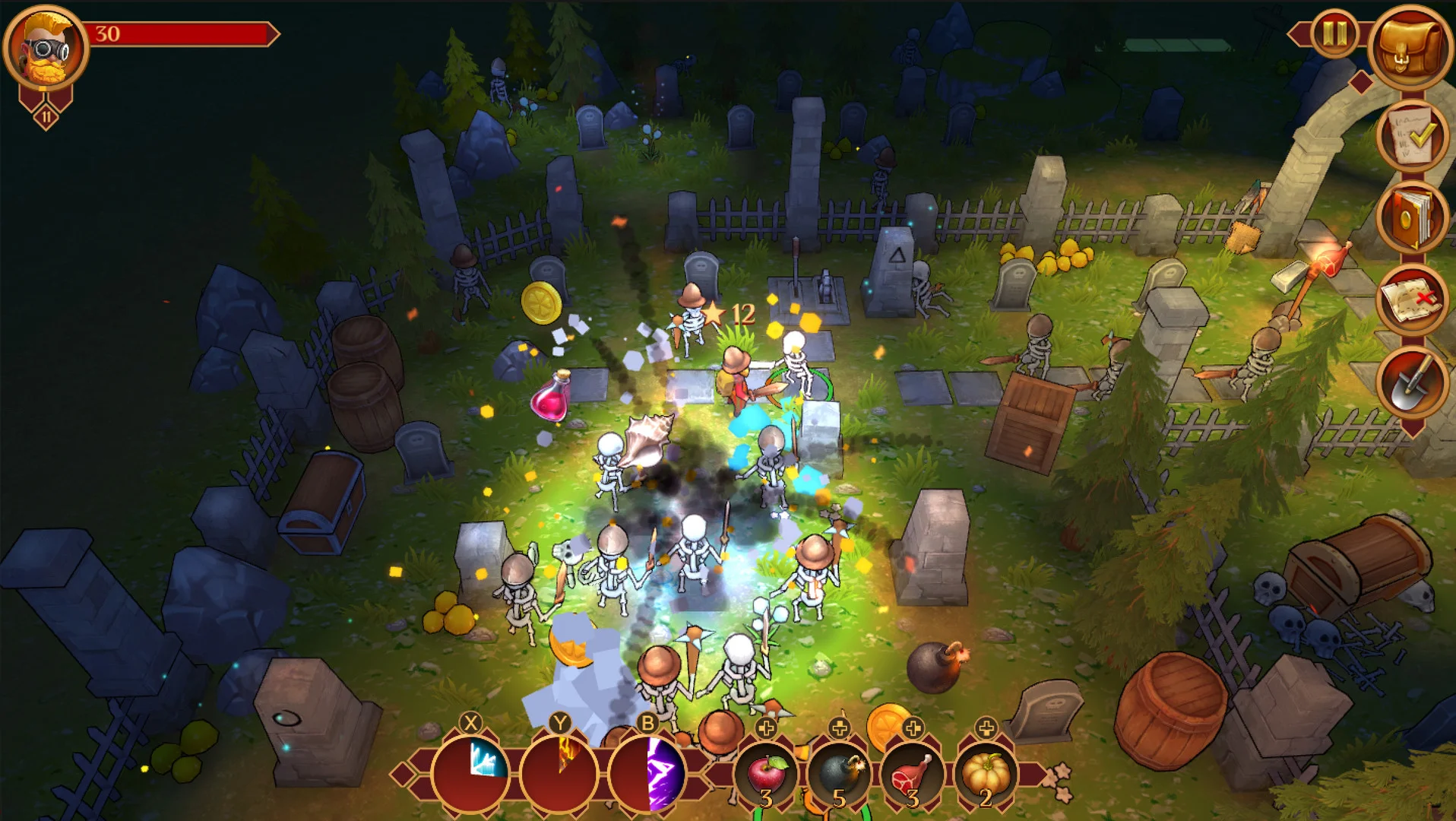Activate the purple lightning ability
1456x821 pixels.
click(648, 774)
